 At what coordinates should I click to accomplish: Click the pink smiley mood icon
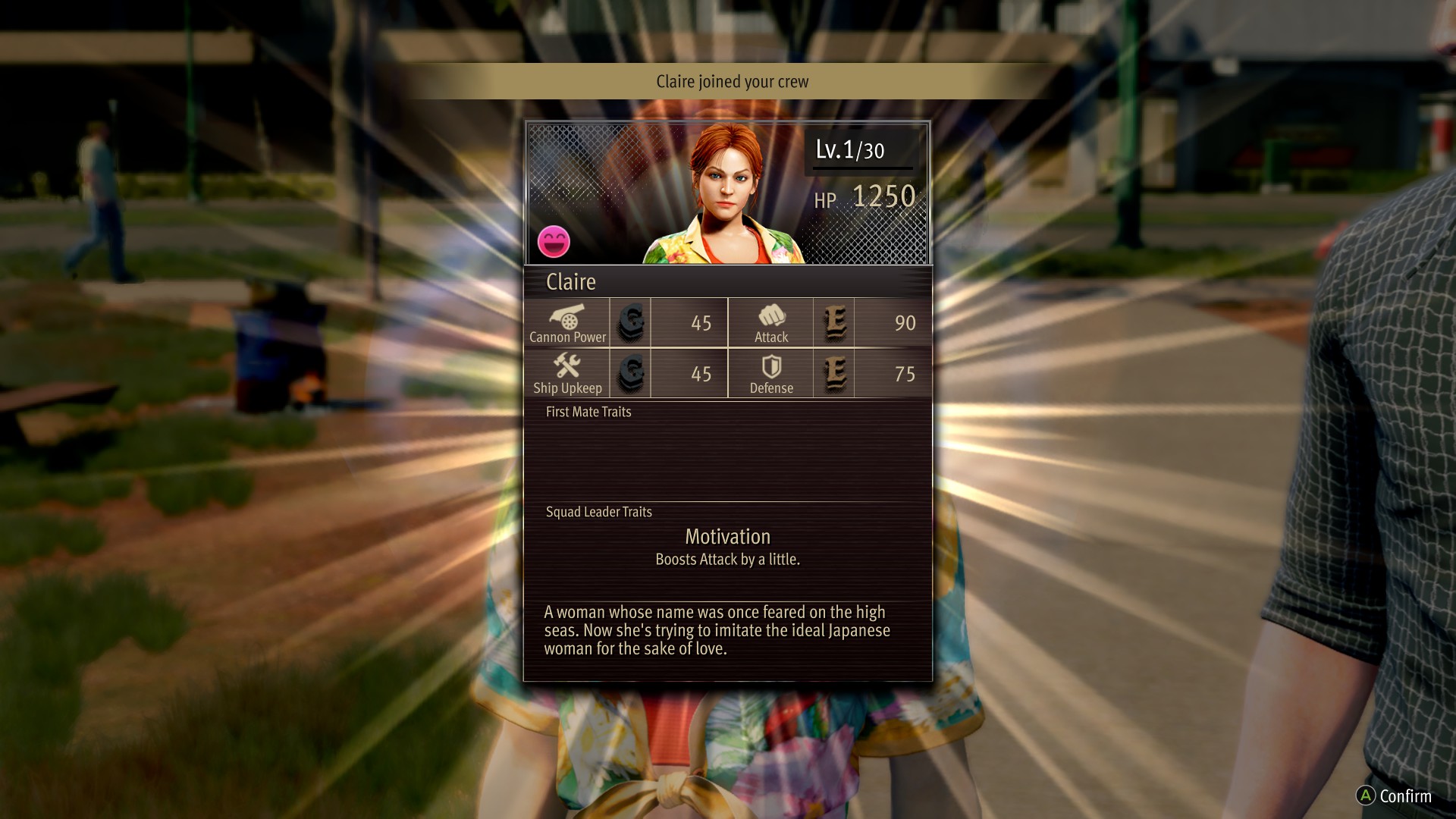click(554, 242)
